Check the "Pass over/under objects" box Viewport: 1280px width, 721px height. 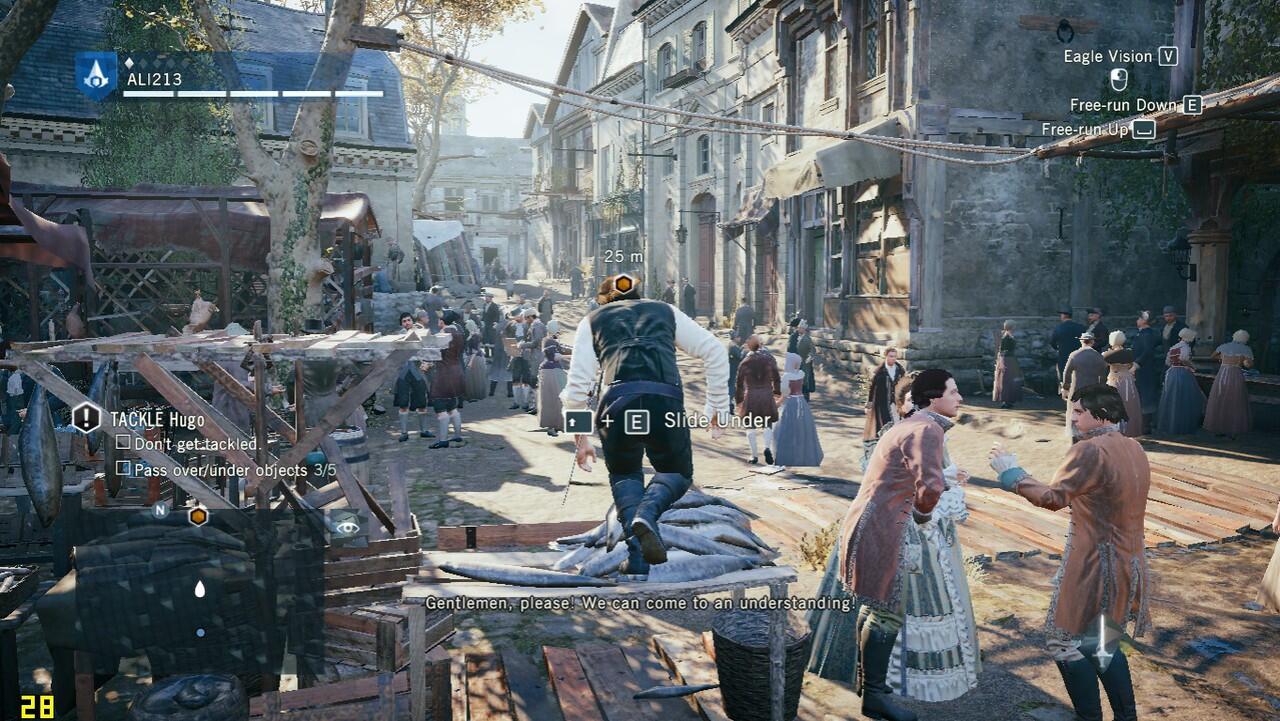click(123, 468)
